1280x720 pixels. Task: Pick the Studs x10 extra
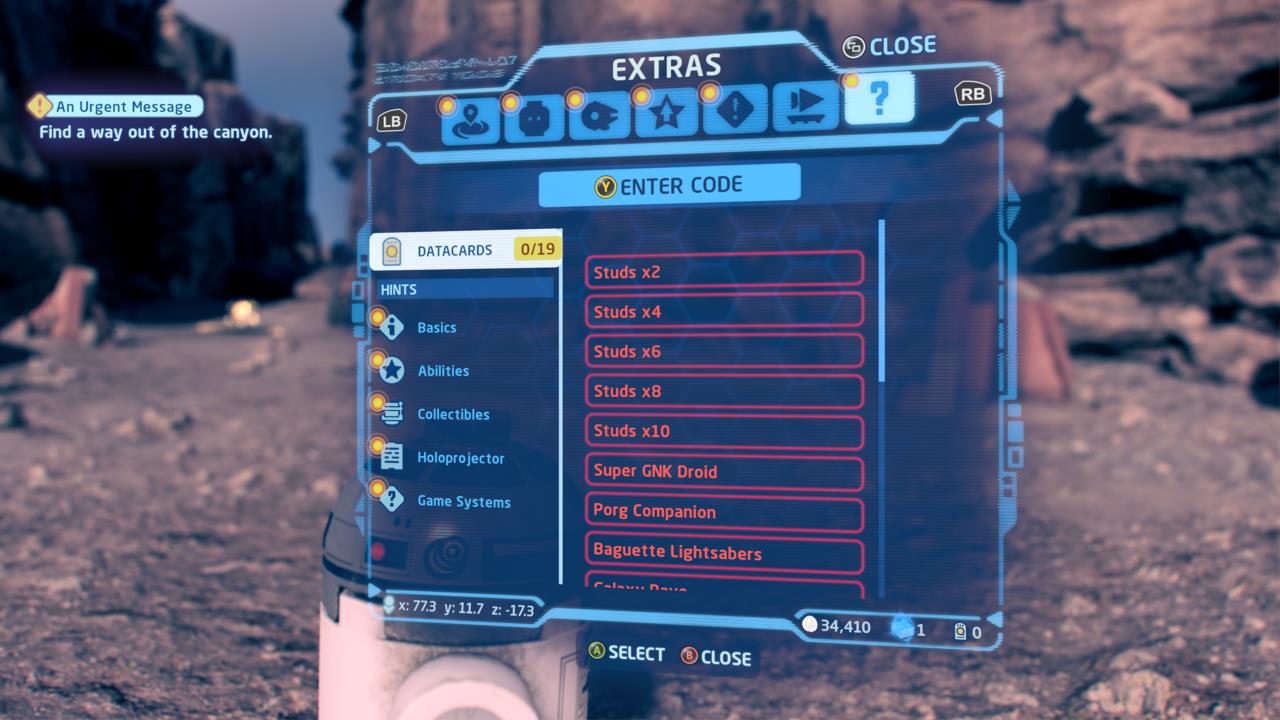[x=724, y=431]
